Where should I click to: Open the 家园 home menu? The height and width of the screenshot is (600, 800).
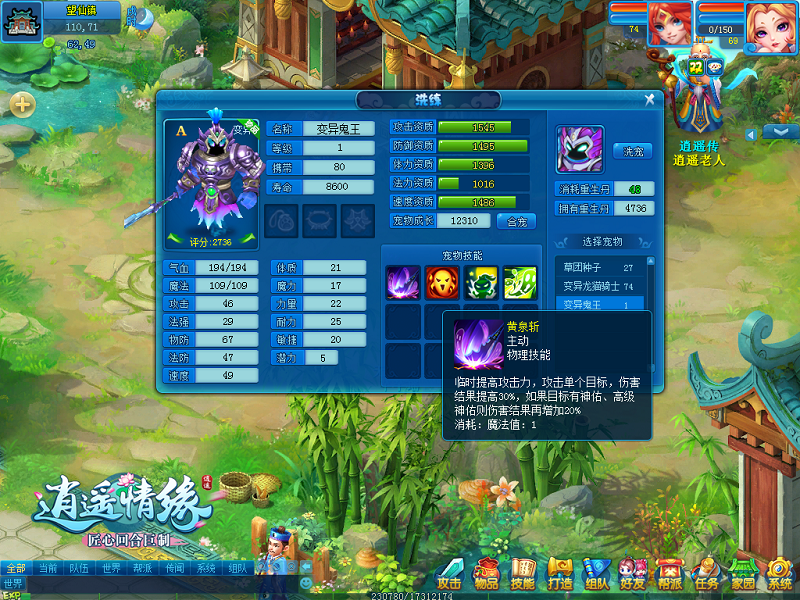[743, 575]
